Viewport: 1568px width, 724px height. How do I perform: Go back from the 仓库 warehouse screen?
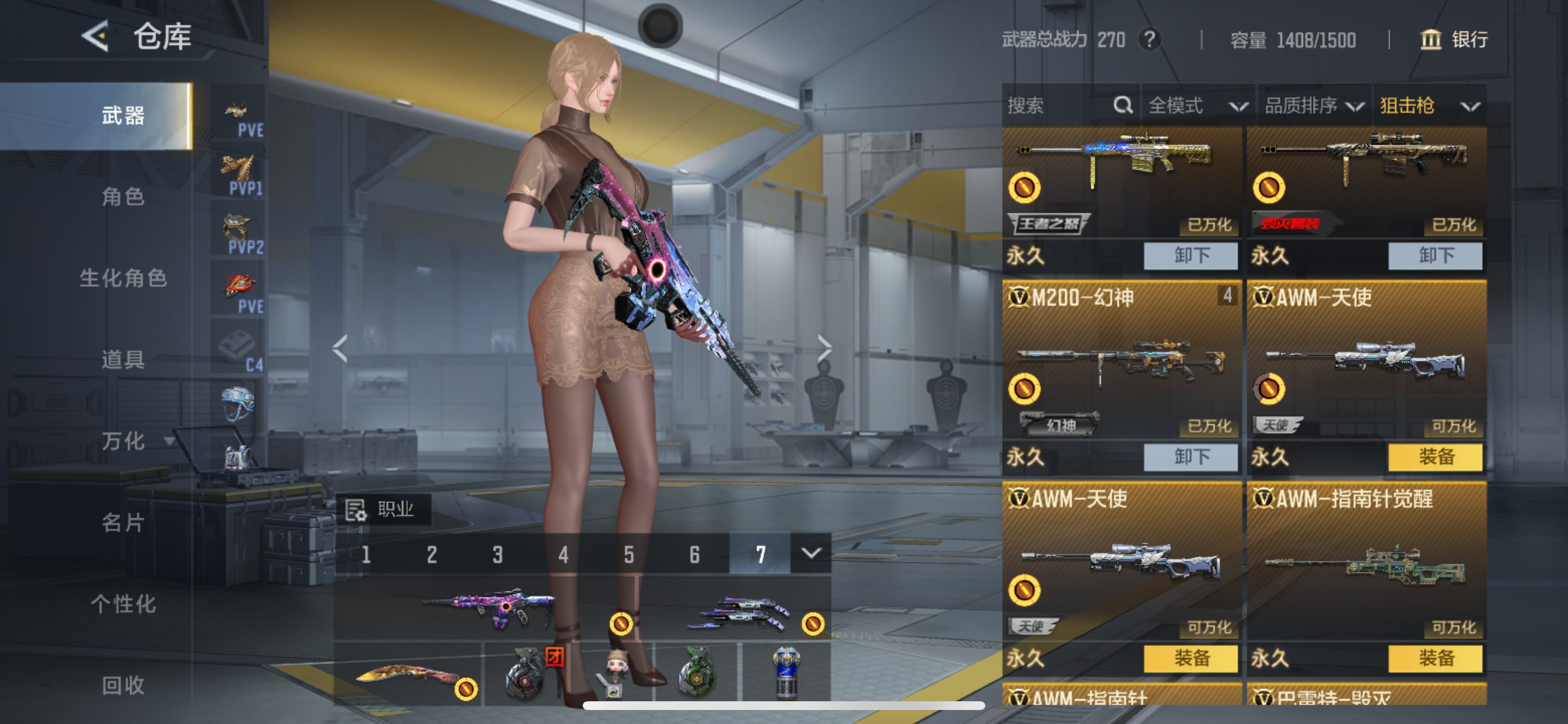tap(96, 37)
